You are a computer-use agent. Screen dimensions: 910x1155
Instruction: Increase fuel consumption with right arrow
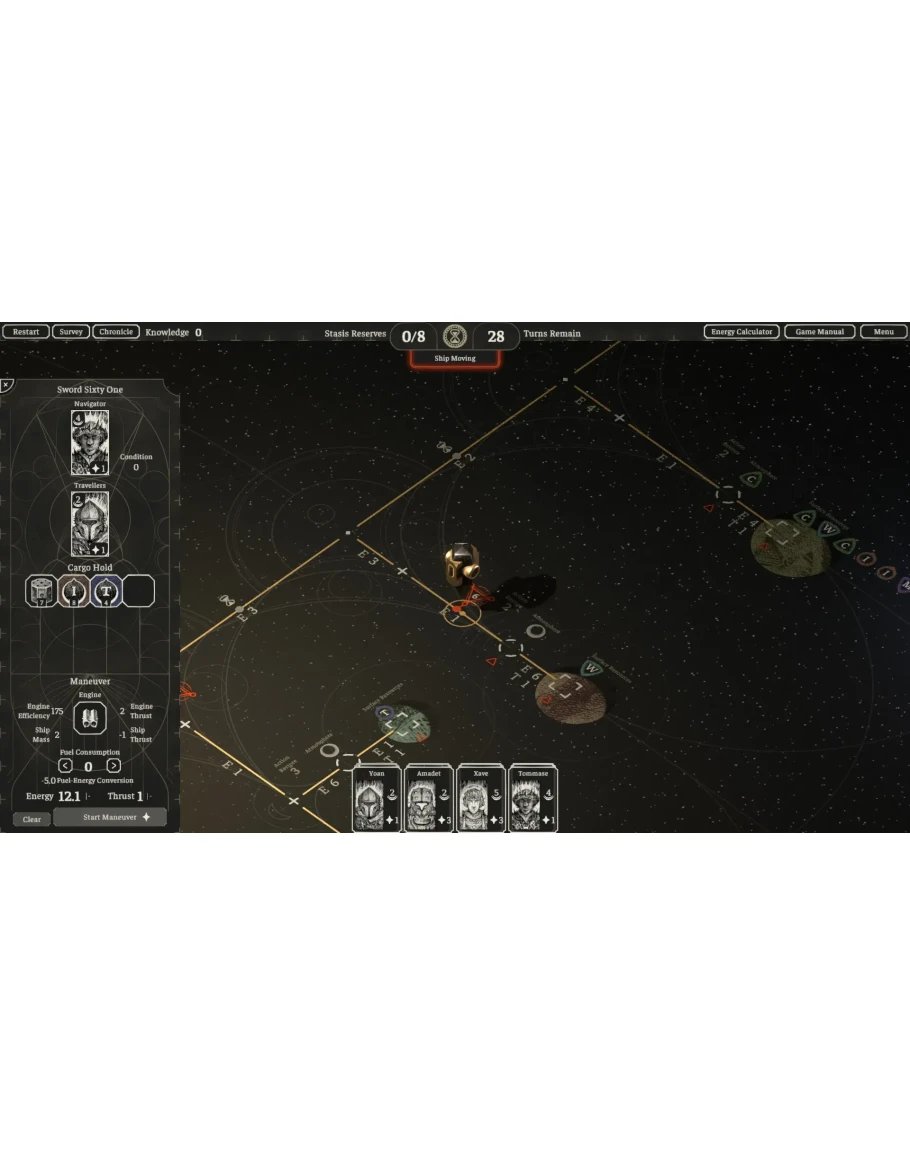coord(113,766)
